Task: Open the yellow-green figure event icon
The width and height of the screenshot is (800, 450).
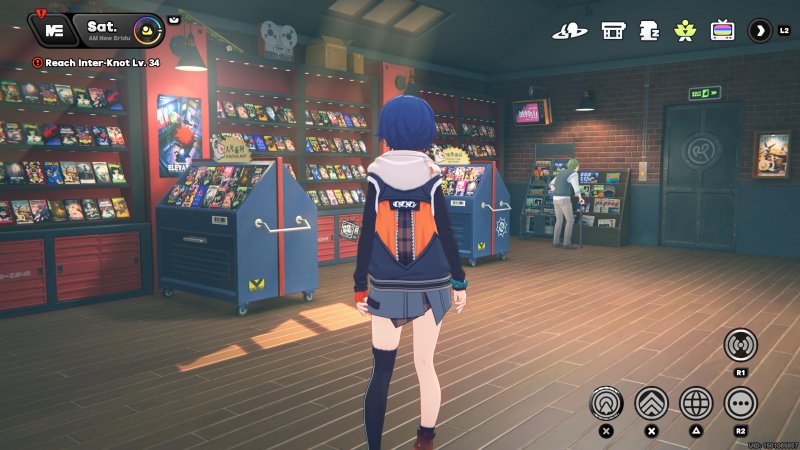Action: click(x=685, y=30)
